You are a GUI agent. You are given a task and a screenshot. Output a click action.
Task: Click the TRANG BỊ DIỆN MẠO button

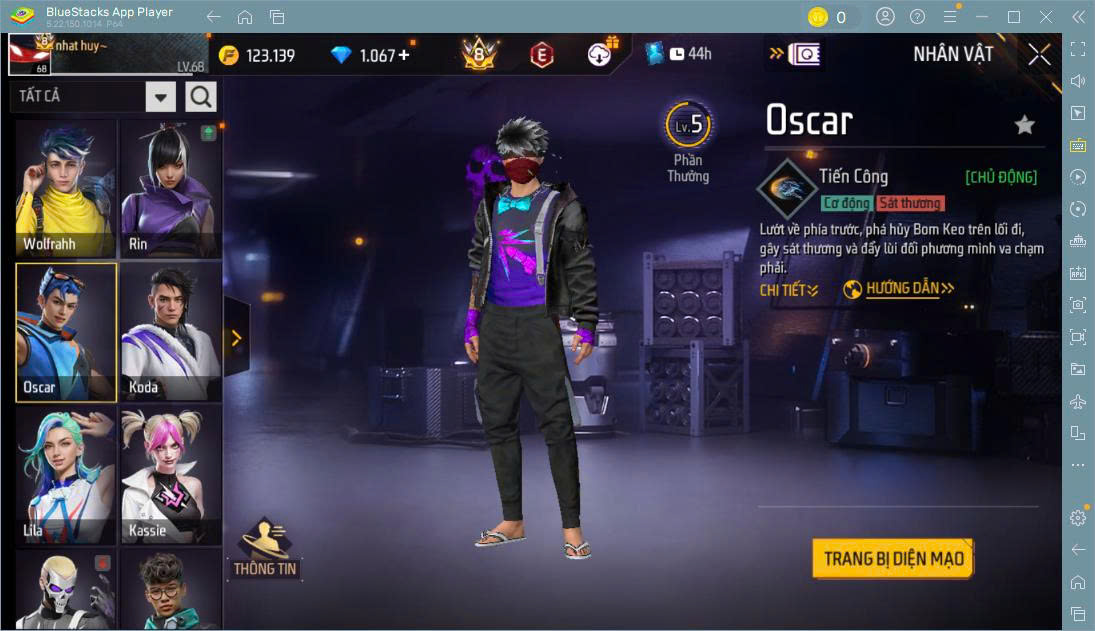click(x=892, y=558)
